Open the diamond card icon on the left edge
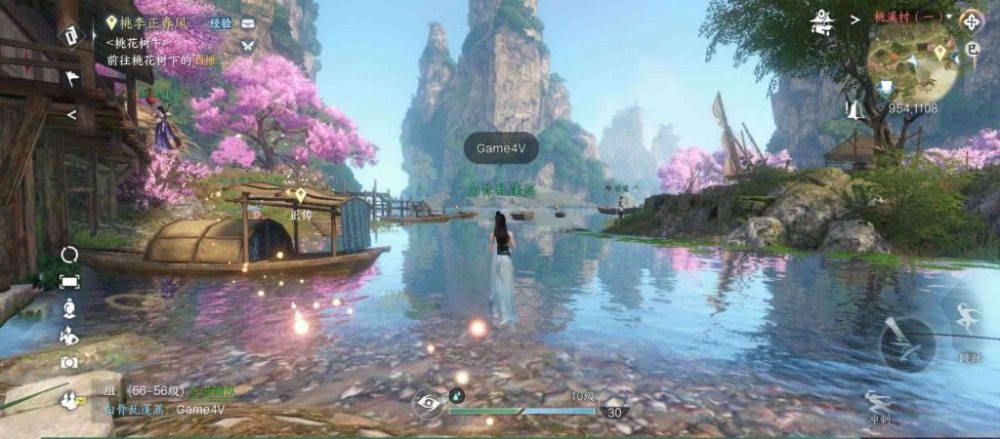The height and width of the screenshot is (439, 1000). [x=71, y=36]
